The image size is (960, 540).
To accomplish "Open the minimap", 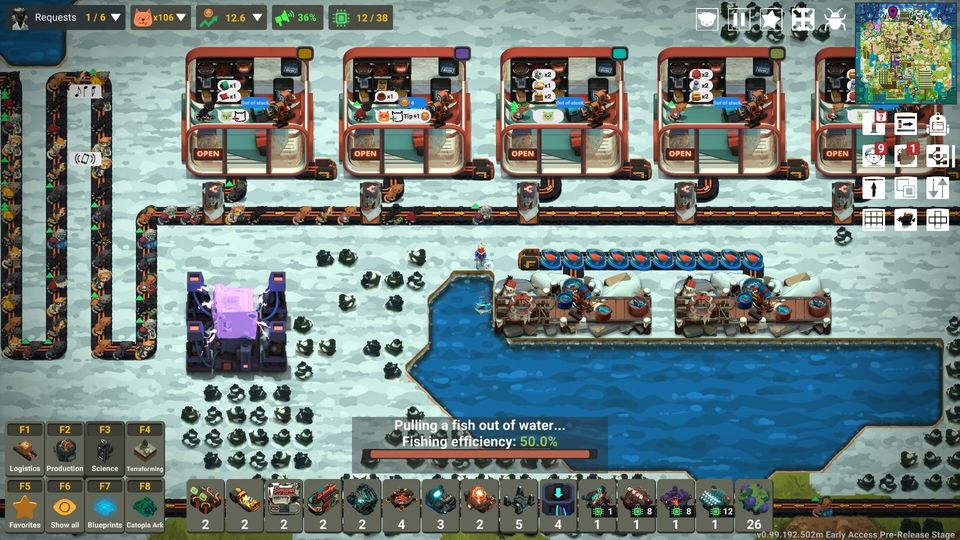I will tap(906, 53).
